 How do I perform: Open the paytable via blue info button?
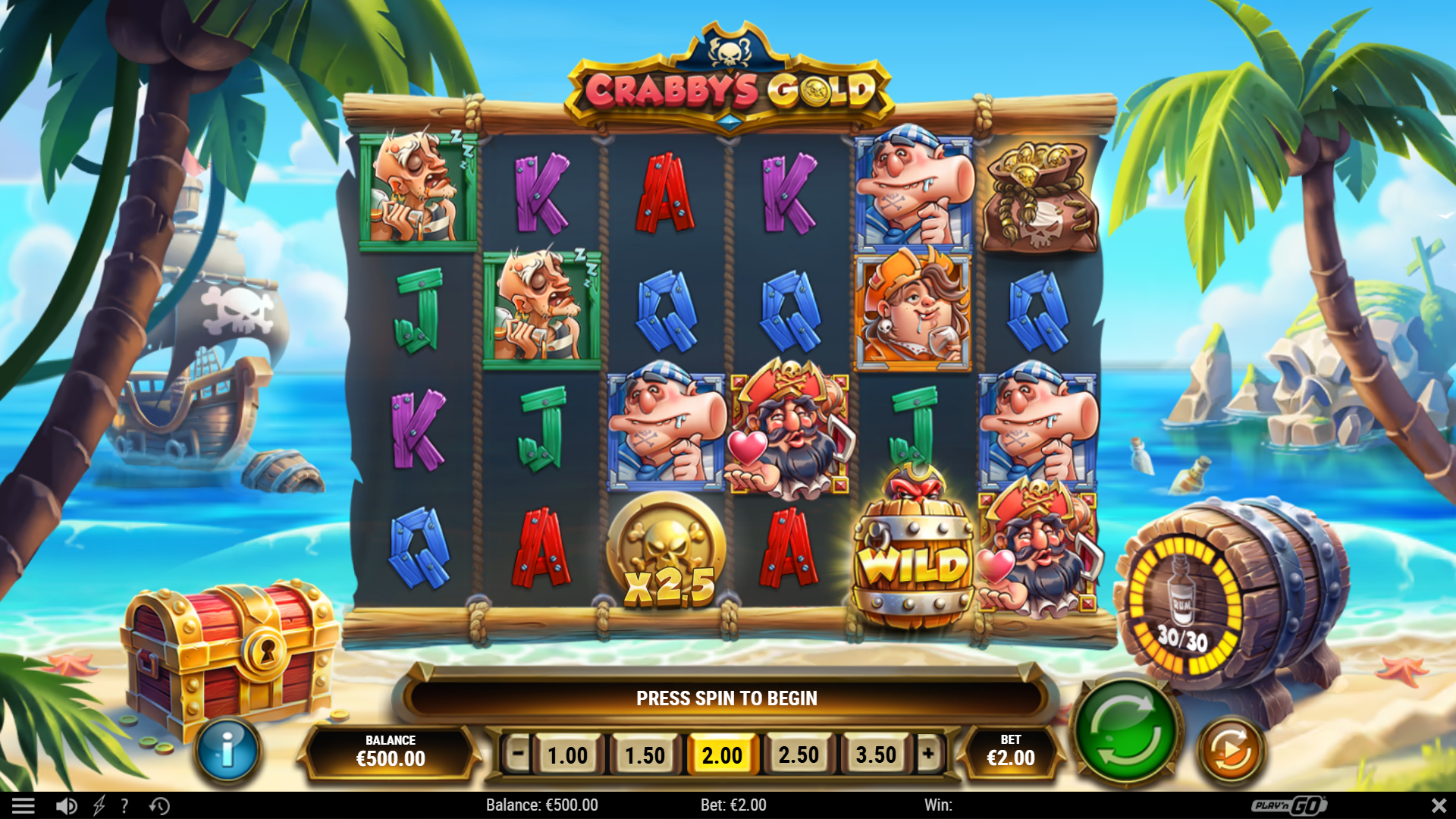(228, 748)
